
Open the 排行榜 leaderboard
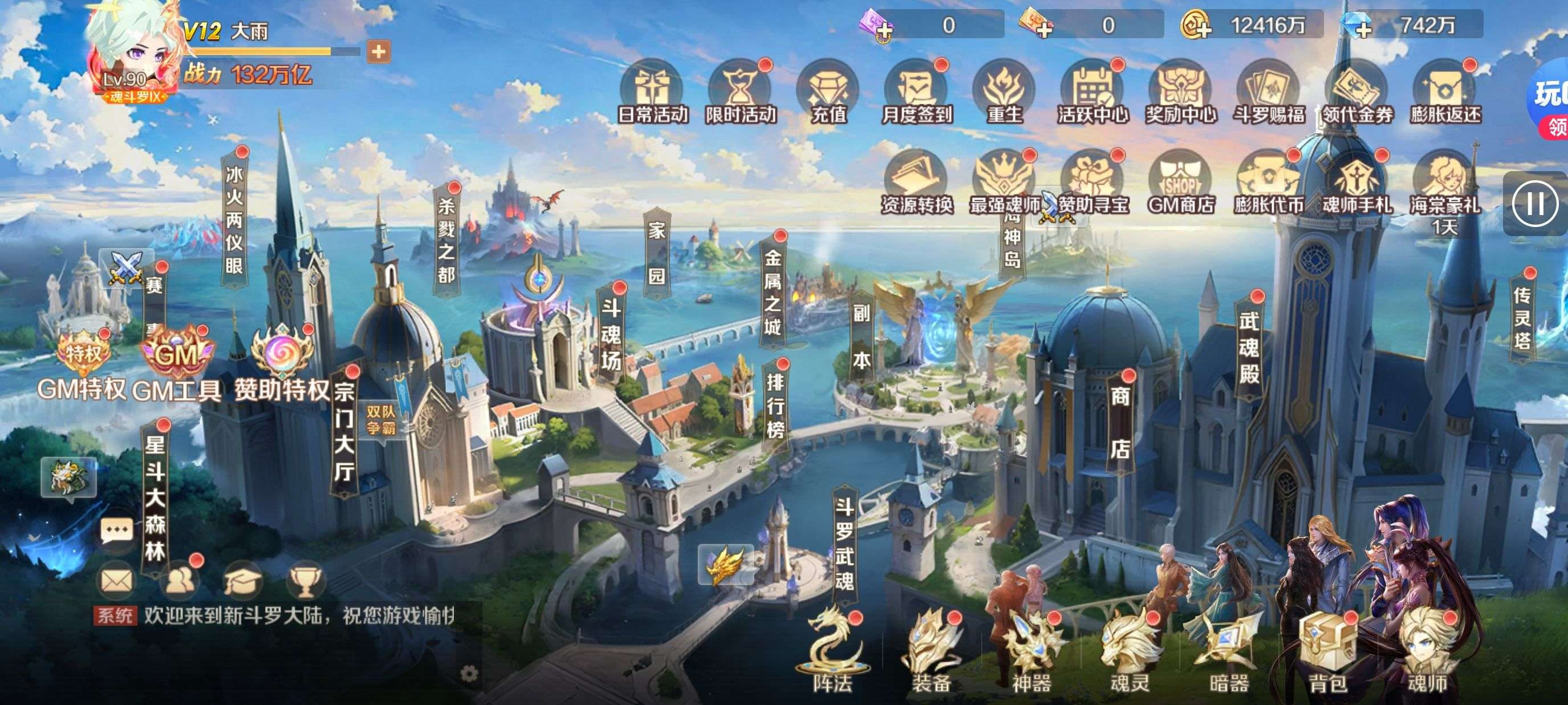pyautogui.click(x=775, y=406)
